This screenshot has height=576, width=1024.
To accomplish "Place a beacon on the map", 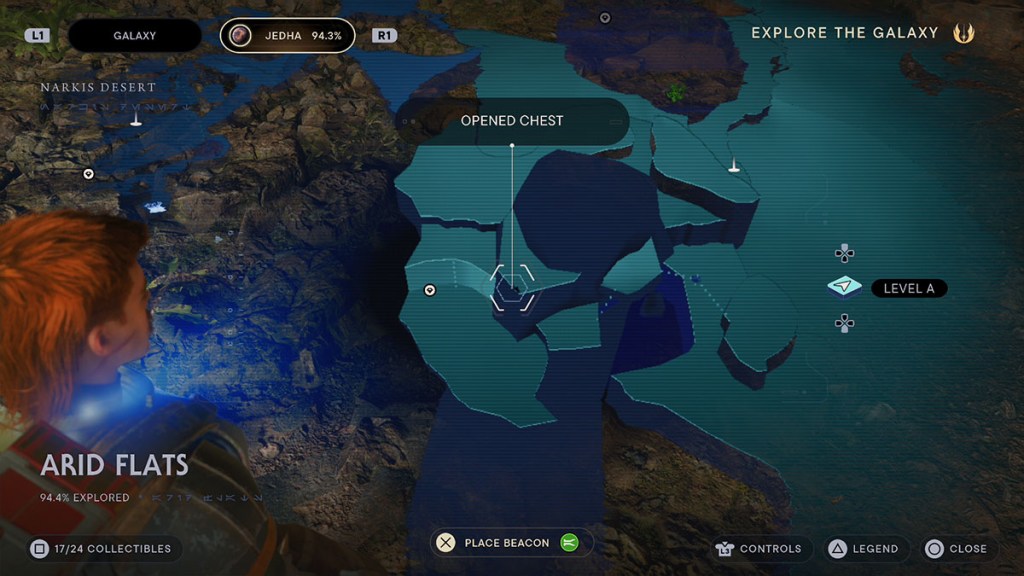I will tap(507, 543).
